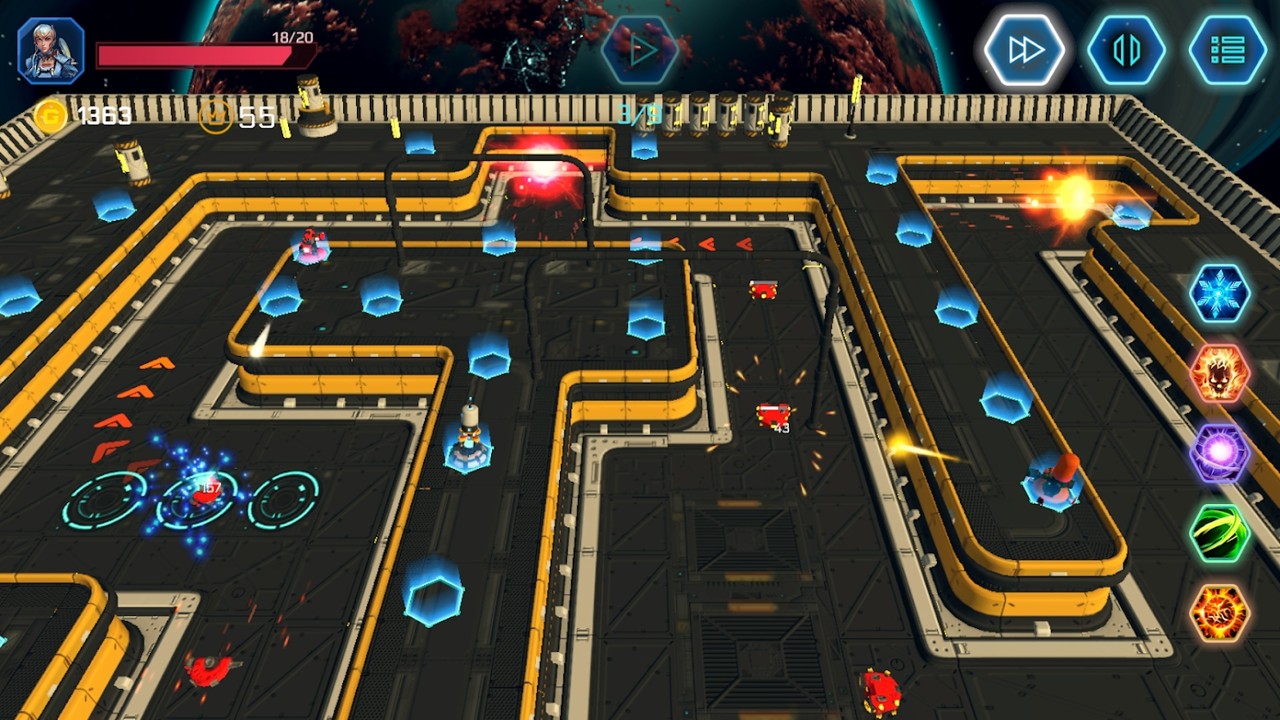The height and width of the screenshot is (720, 1280).
Task: Cast the purple orb ability
Action: (x=1220, y=453)
